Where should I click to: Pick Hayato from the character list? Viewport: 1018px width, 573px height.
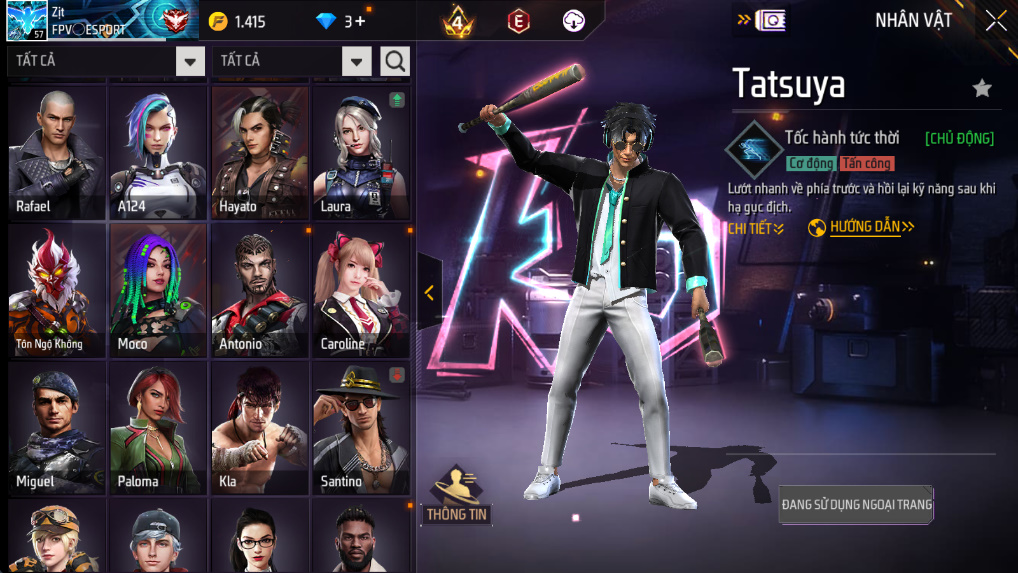(260, 152)
